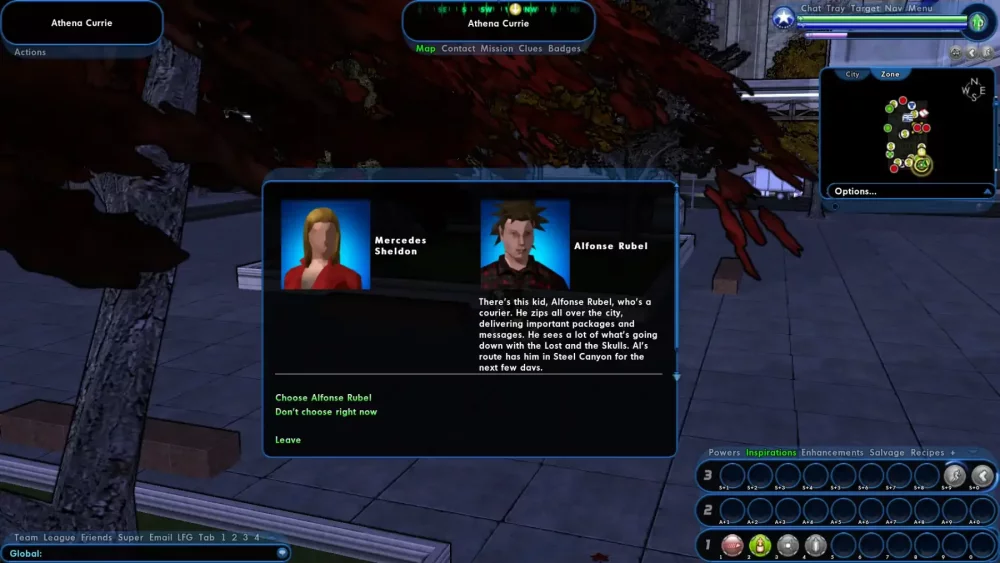
Task: Select "Don't choose right now" option
Action: click(326, 412)
